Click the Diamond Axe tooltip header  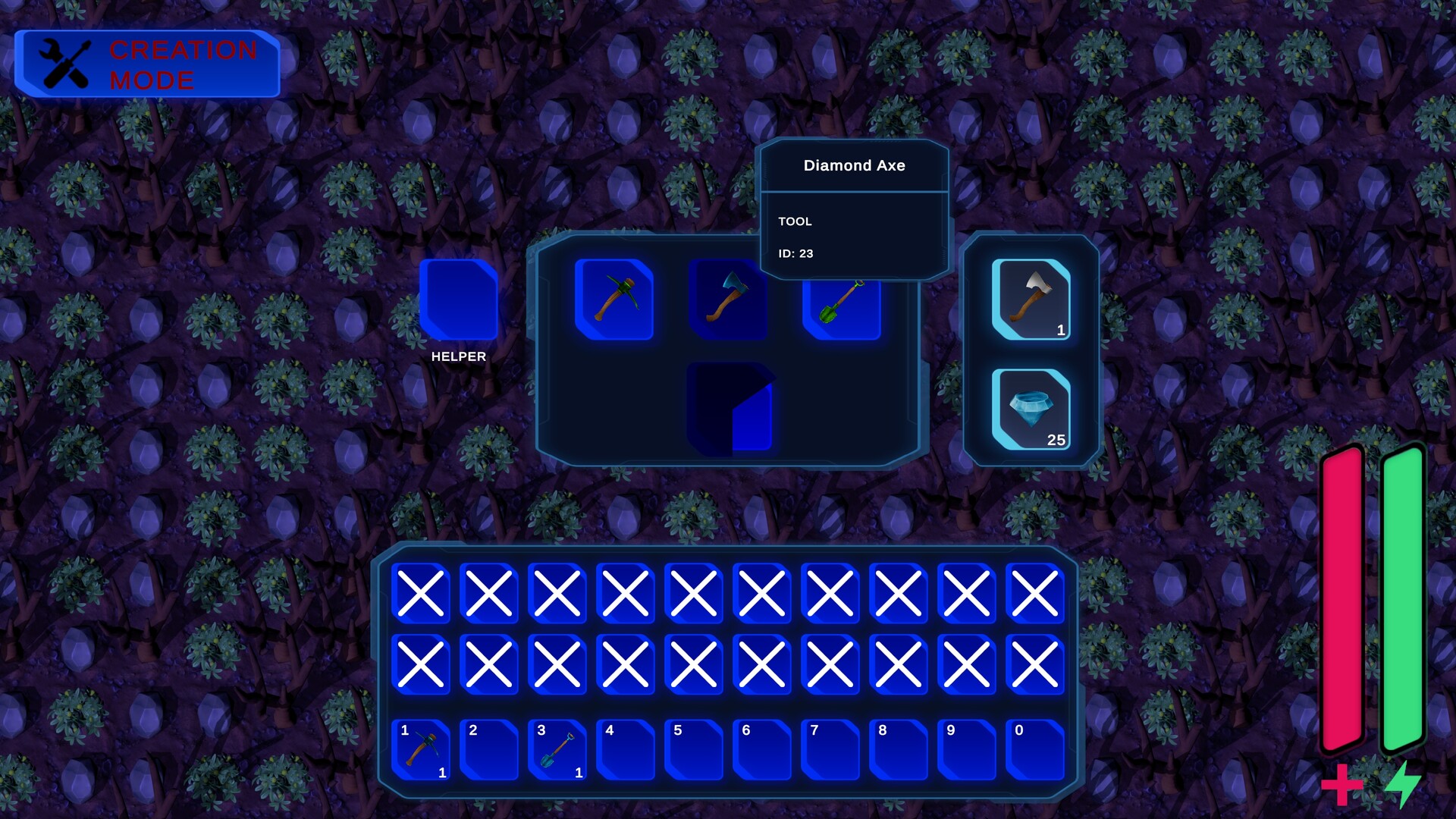click(x=855, y=165)
